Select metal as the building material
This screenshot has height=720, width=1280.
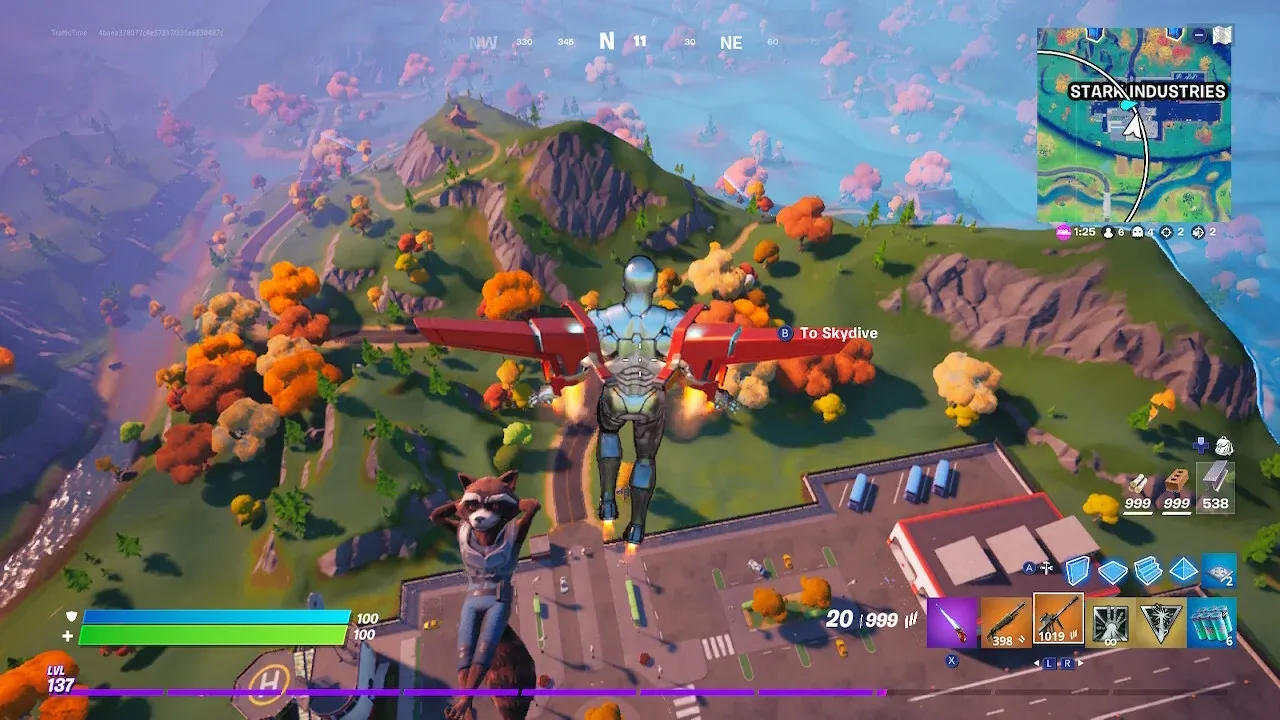click(x=1215, y=487)
